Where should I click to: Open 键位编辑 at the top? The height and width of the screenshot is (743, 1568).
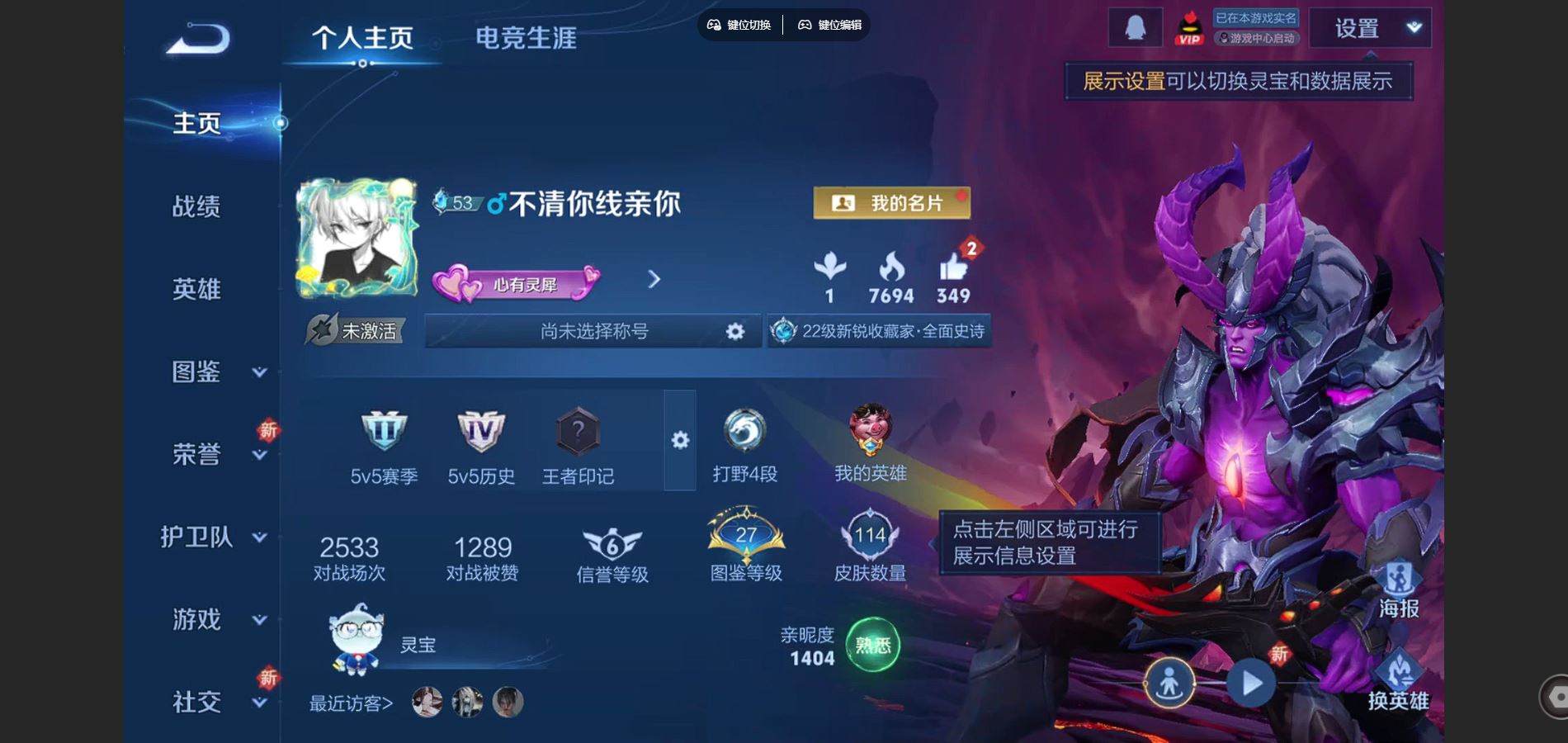(829, 26)
